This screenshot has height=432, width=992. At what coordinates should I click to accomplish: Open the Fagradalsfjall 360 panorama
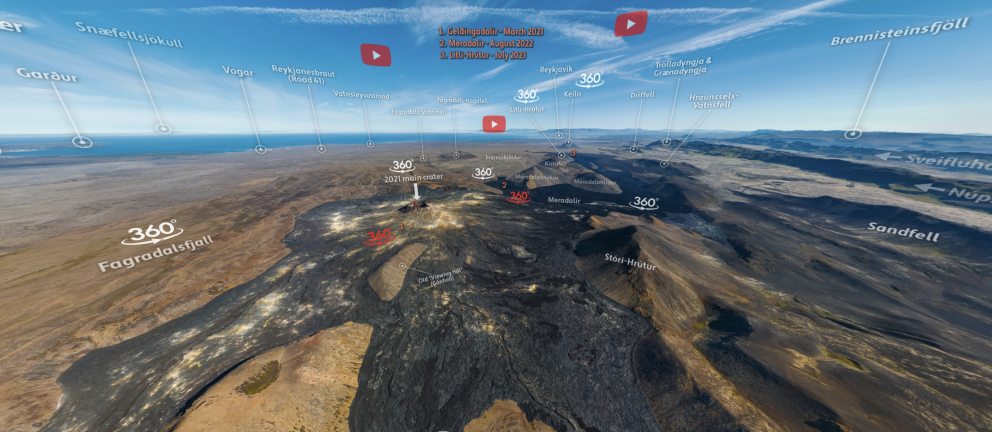[152, 234]
